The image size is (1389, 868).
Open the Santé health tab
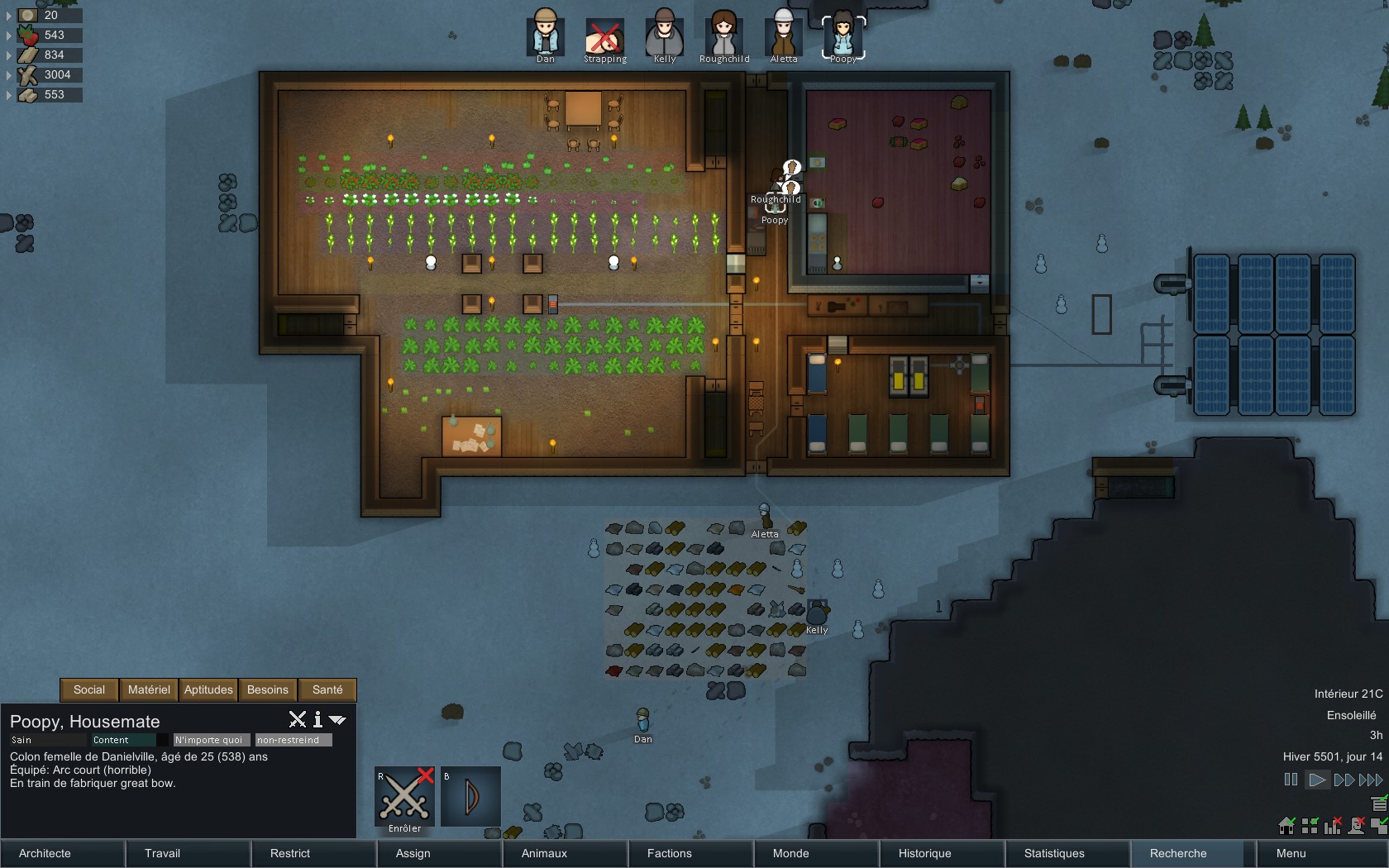[x=327, y=689]
